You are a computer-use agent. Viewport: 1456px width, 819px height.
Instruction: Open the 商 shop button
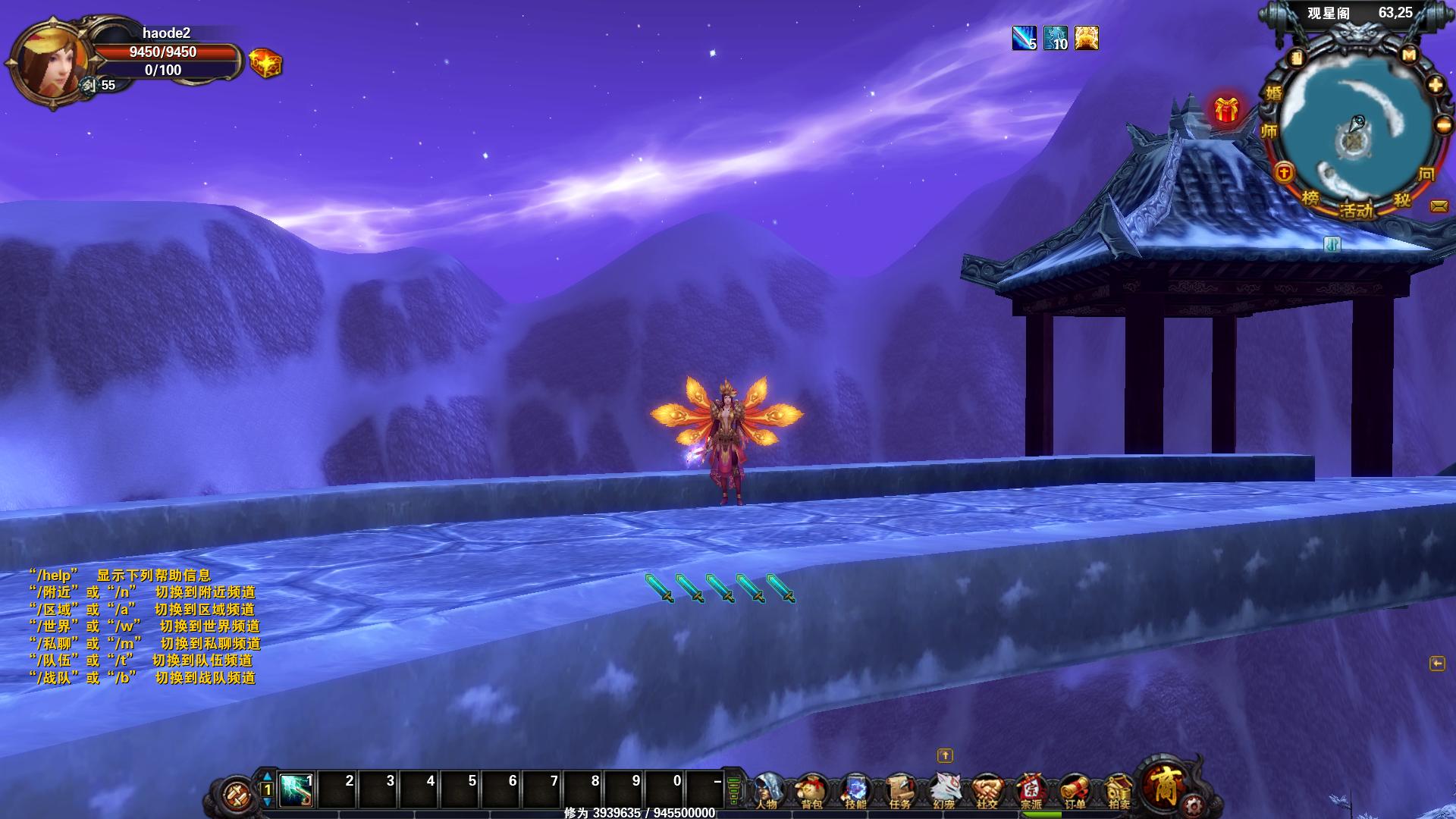point(1163,784)
